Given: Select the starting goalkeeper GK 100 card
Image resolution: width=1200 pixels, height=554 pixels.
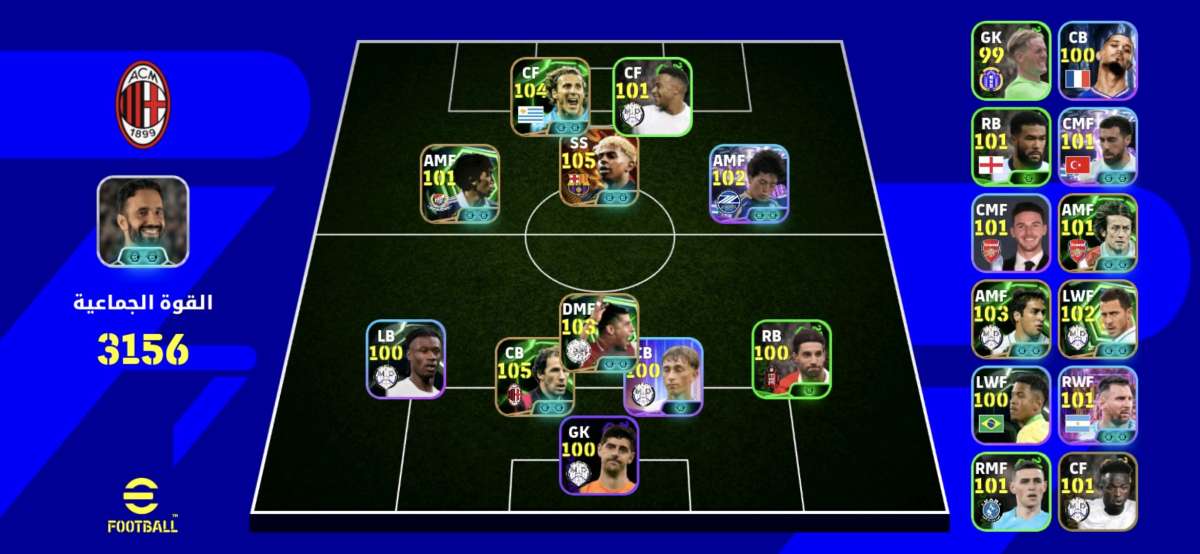Looking at the screenshot, I should pyautogui.click(x=598, y=455).
